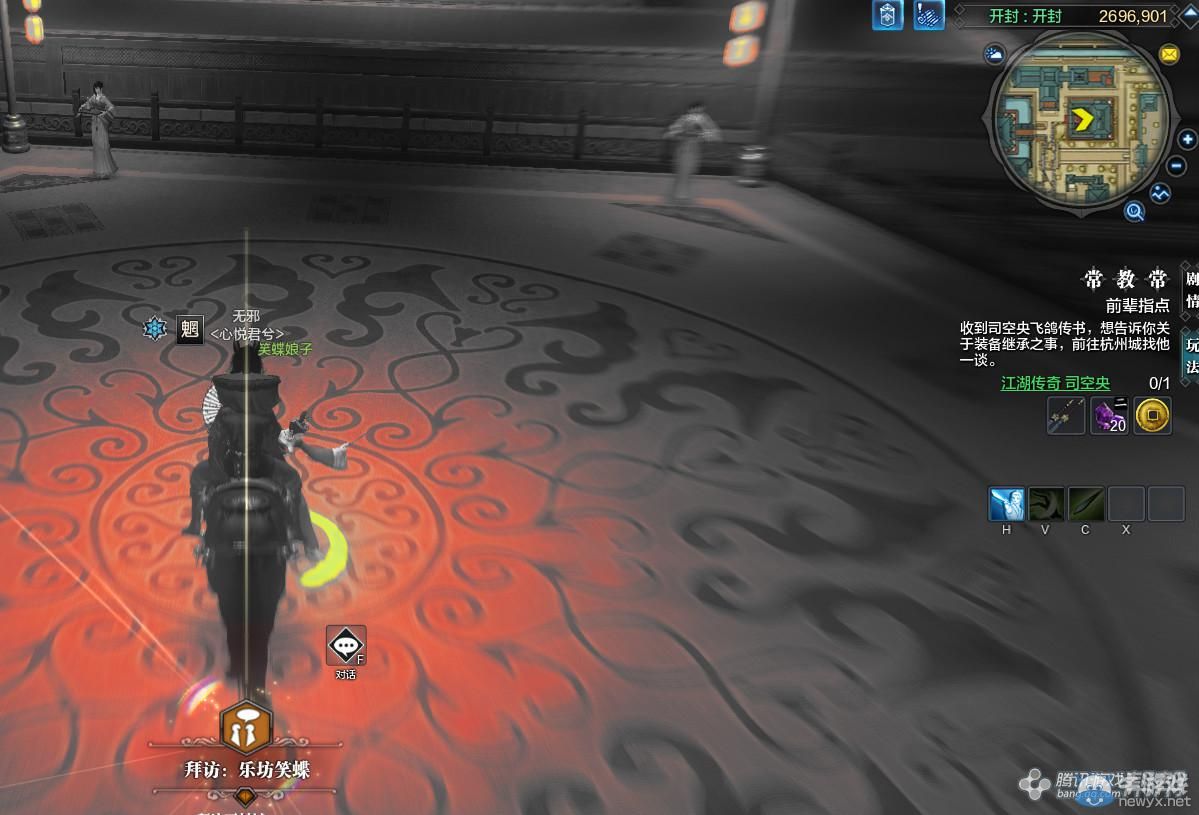Open the blue exclamation notice icon
This screenshot has width=1199, height=815.
(x=927, y=15)
